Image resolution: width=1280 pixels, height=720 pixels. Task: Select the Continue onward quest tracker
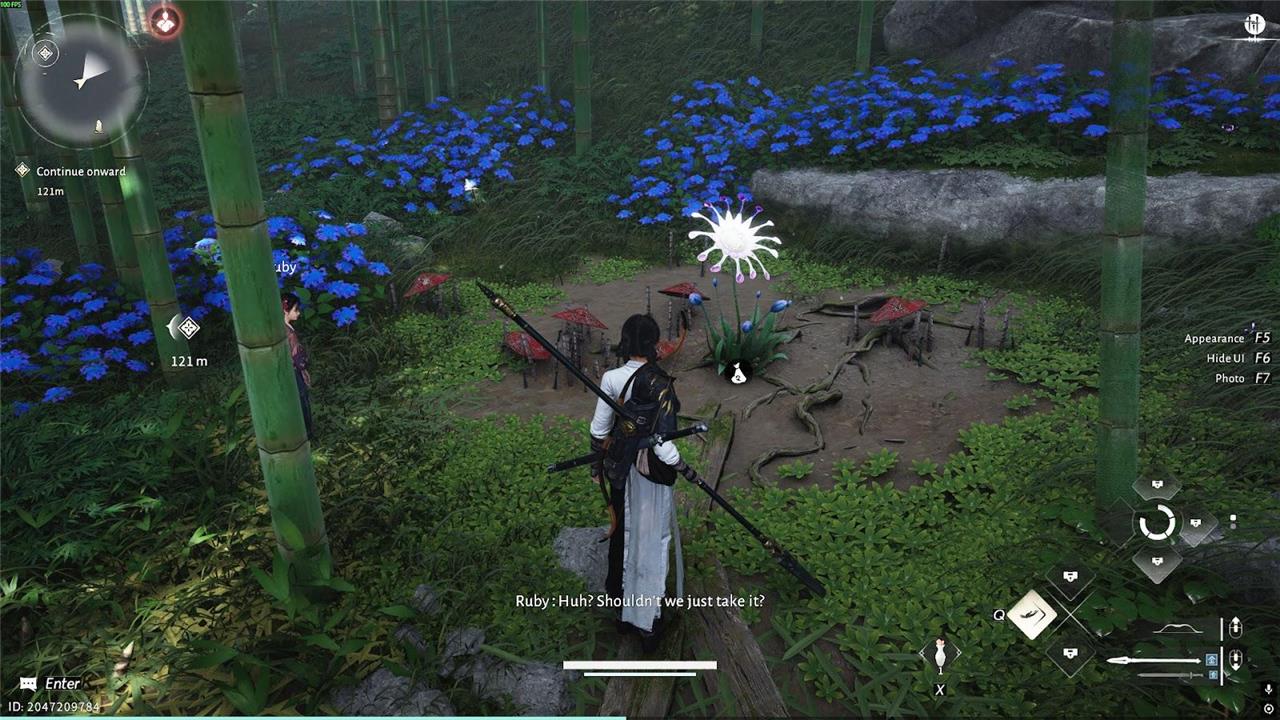click(x=80, y=171)
